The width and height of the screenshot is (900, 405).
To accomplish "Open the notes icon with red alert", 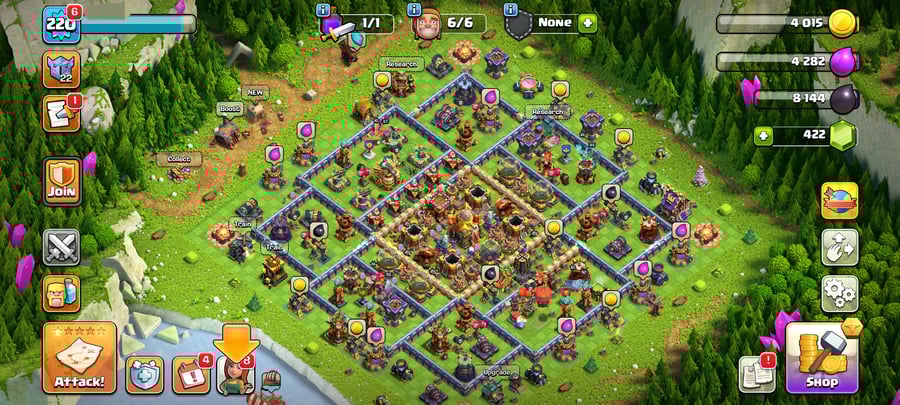I will [x=60, y=114].
